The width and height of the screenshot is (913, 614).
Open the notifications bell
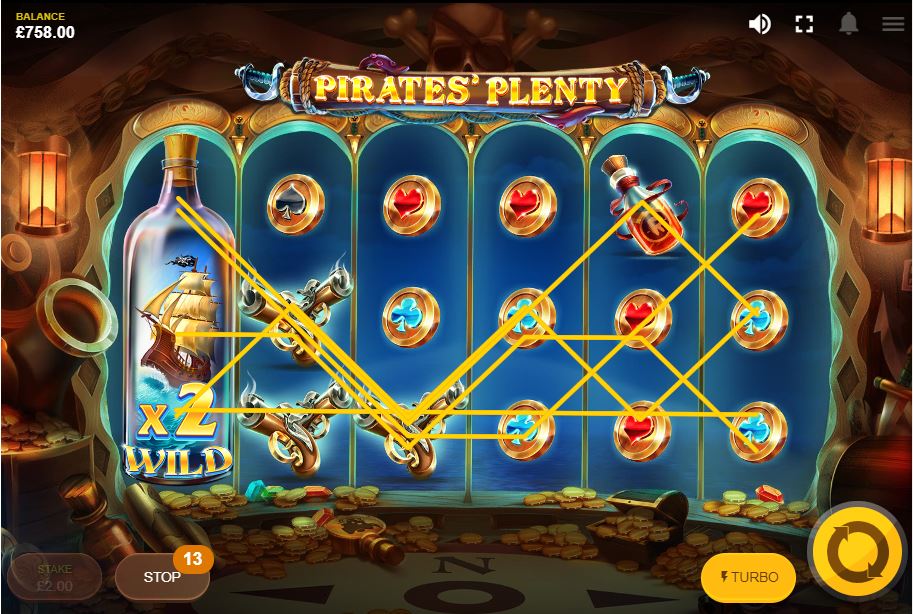tap(848, 24)
